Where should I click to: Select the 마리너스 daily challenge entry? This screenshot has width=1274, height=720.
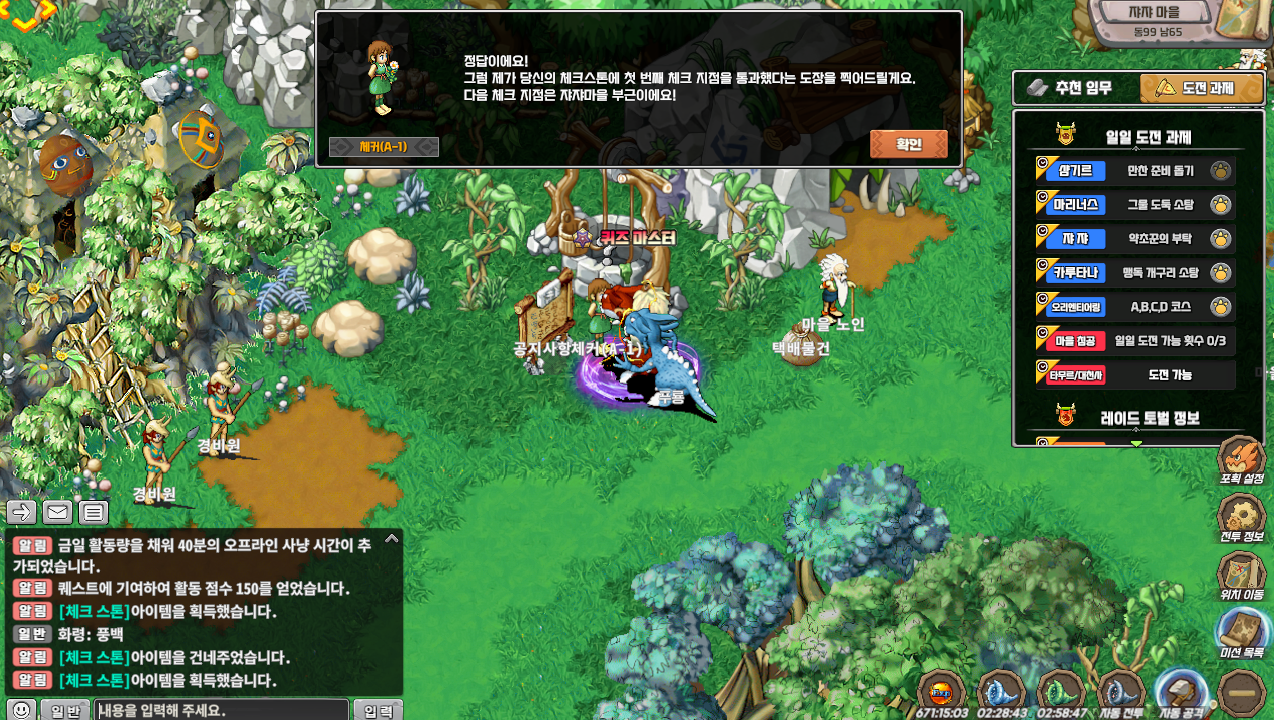pyautogui.click(x=1135, y=205)
